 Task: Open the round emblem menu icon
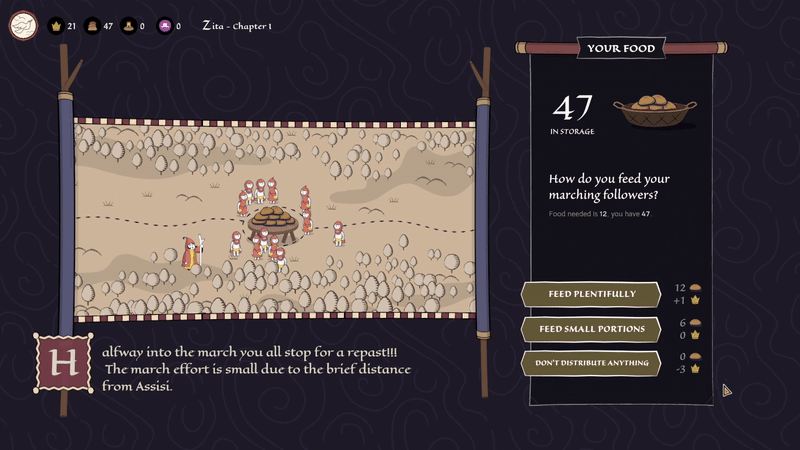click(23, 25)
